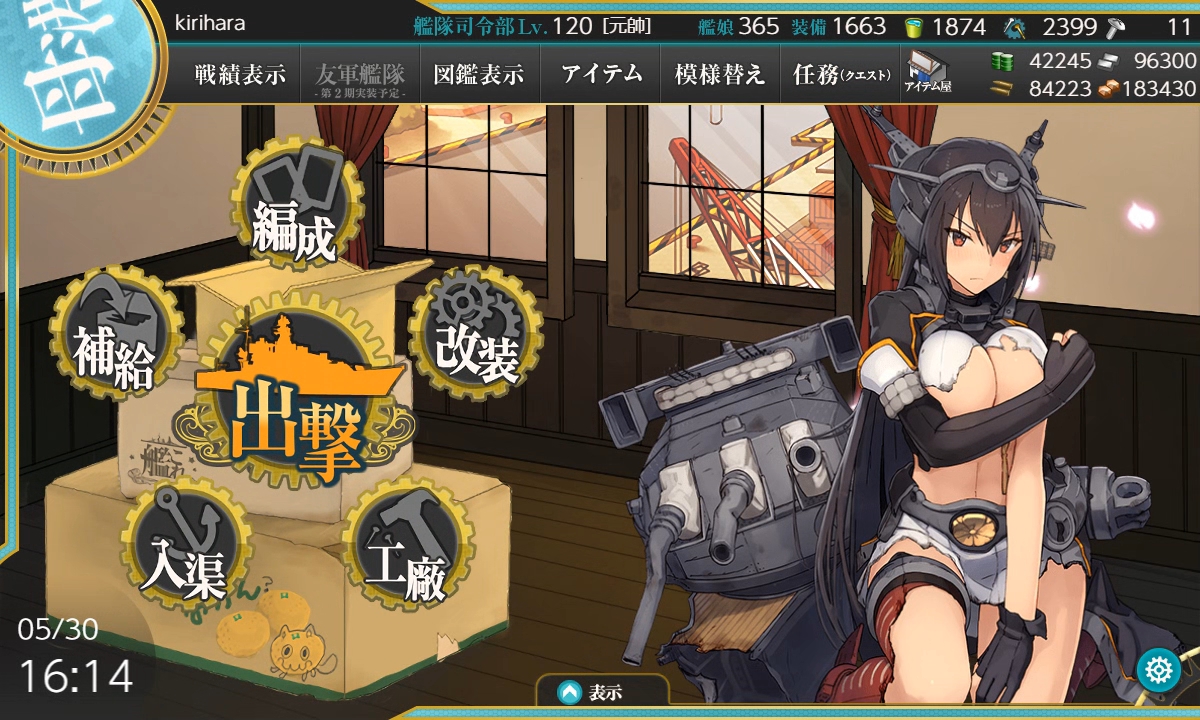Image resolution: width=1200 pixels, height=720 pixels.
Task: Open the アイテム items menu
Action: point(601,75)
